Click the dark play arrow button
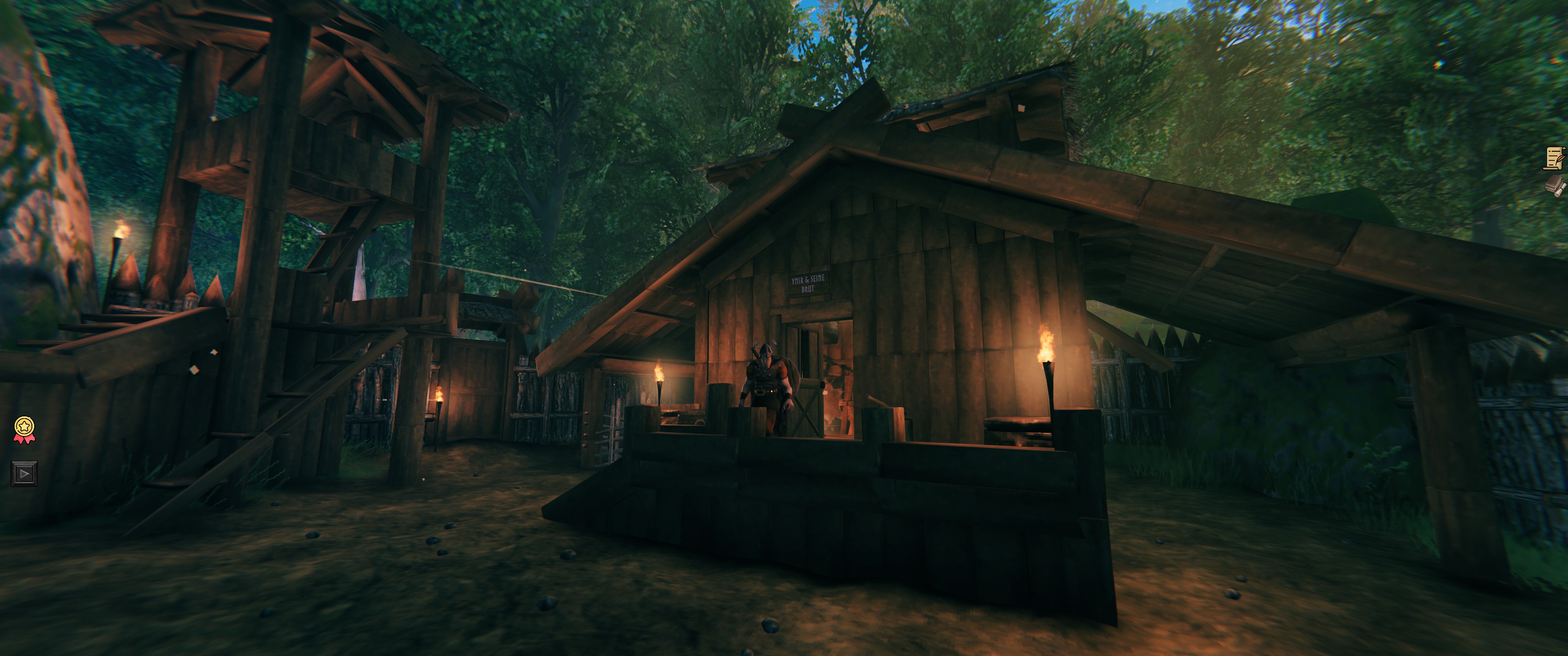The image size is (1568, 656). 24,473
